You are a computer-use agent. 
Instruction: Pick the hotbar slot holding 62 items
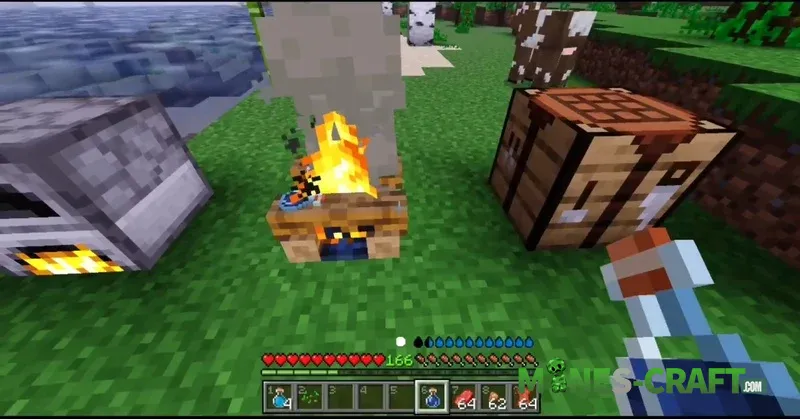(x=495, y=397)
